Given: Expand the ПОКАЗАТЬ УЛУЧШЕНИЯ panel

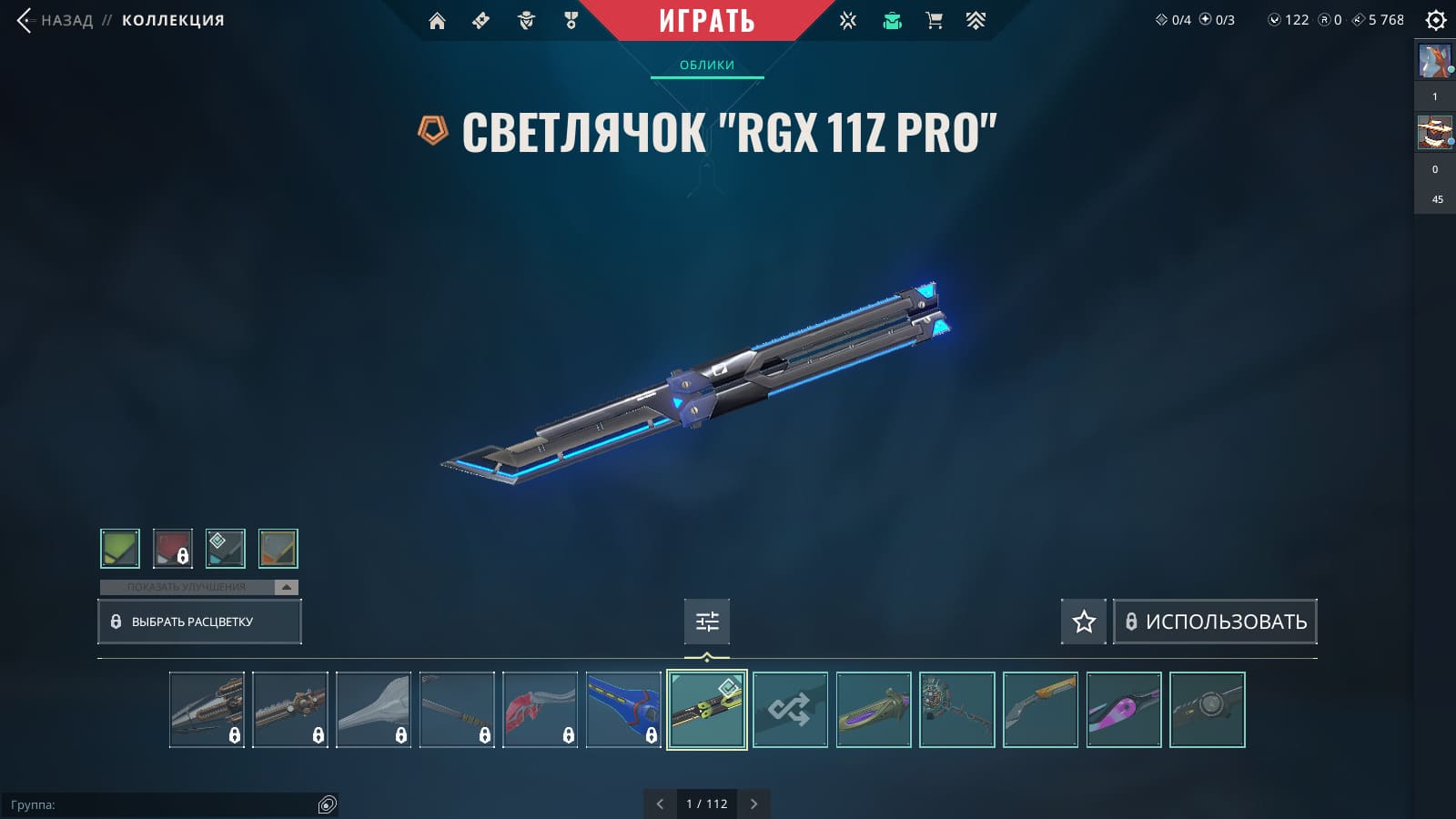Looking at the screenshot, I should pos(198,587).
